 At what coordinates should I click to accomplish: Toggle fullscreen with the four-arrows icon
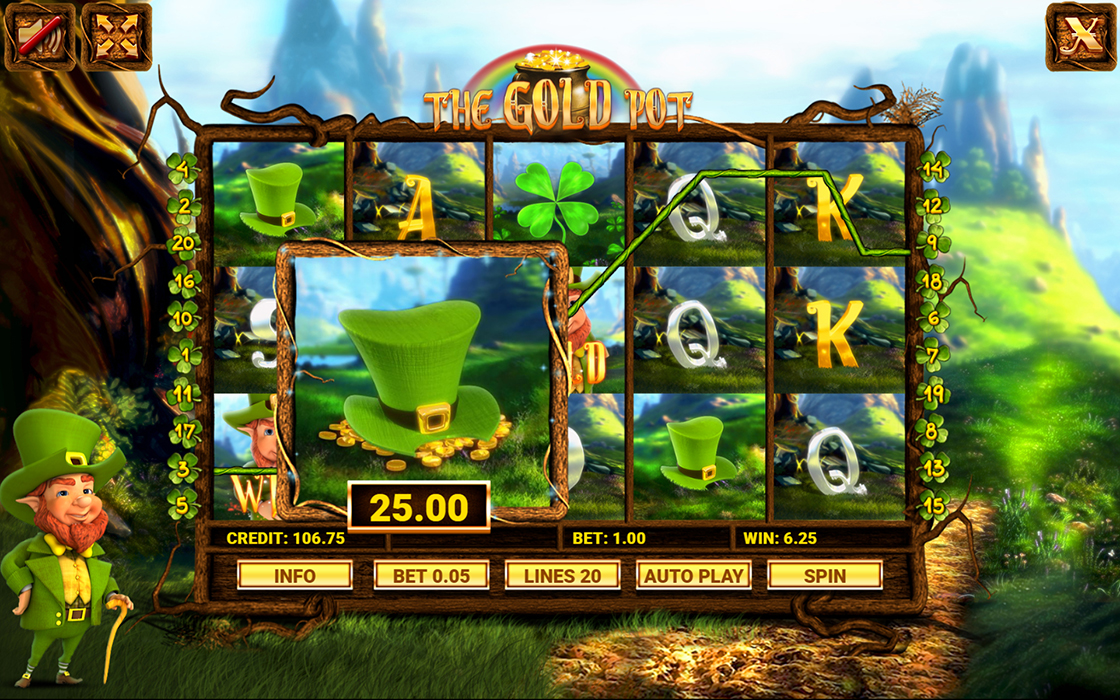116,35
